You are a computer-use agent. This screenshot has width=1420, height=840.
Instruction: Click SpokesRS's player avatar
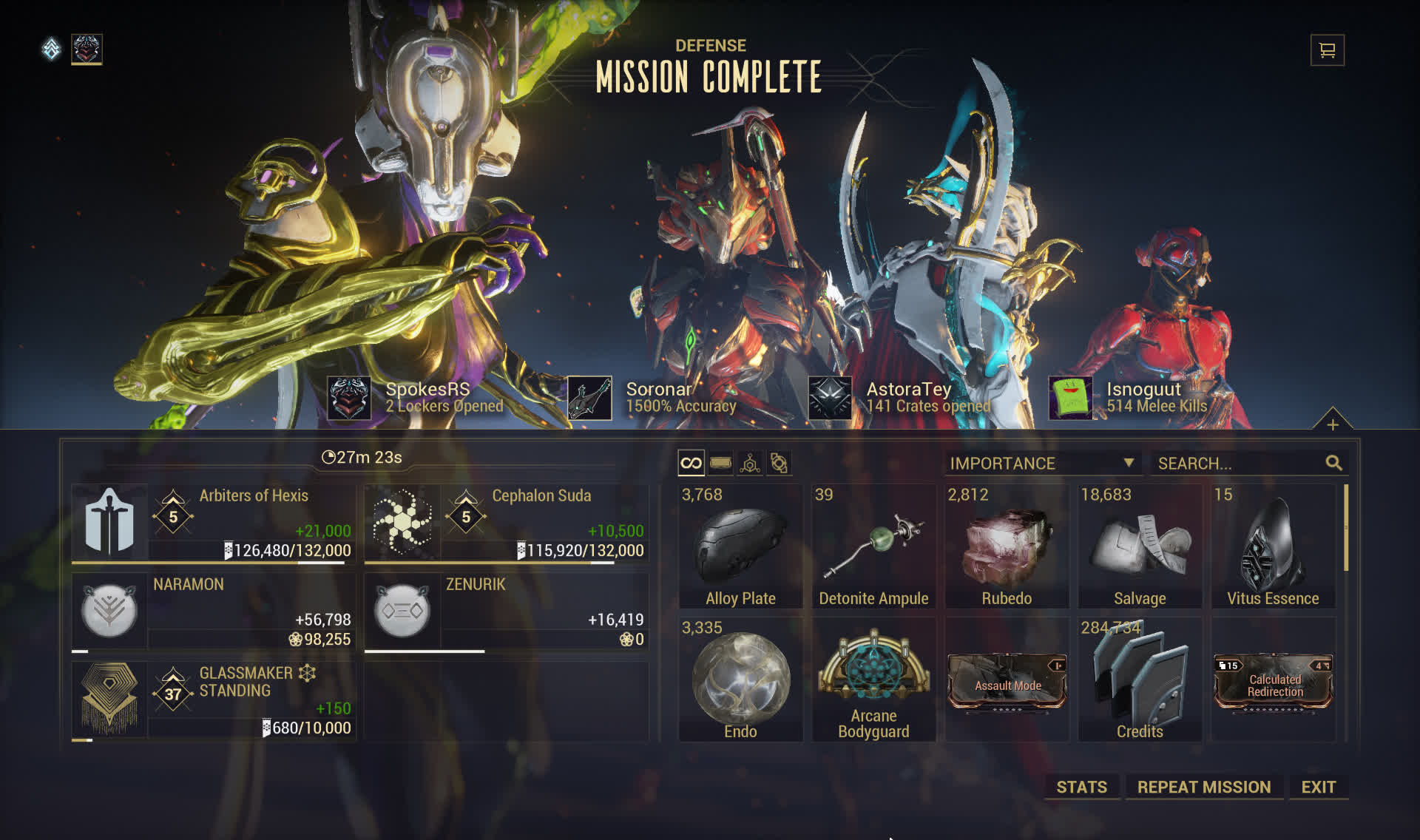tap(349, 398)
